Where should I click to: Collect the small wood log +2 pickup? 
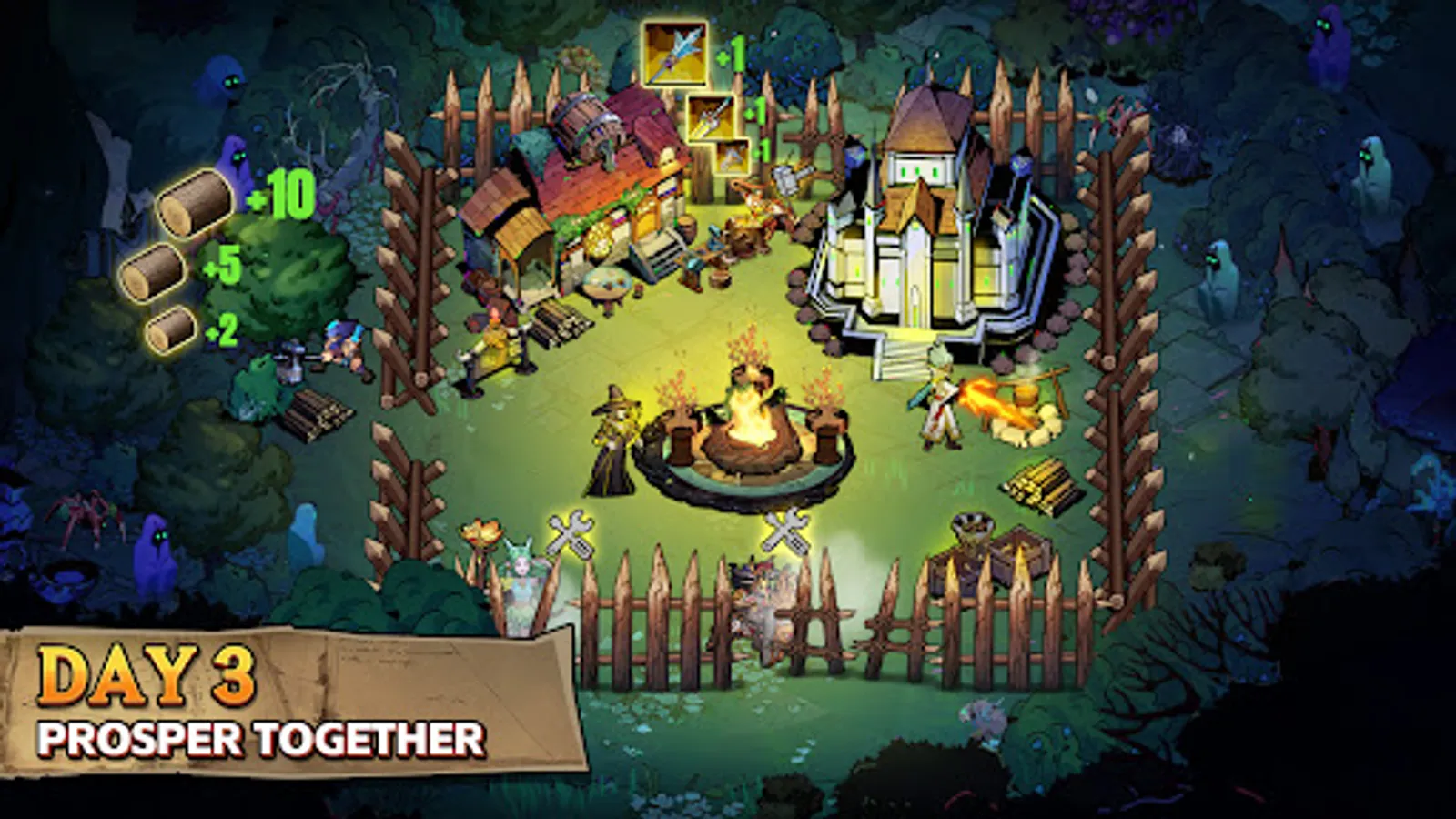[168, 328]
